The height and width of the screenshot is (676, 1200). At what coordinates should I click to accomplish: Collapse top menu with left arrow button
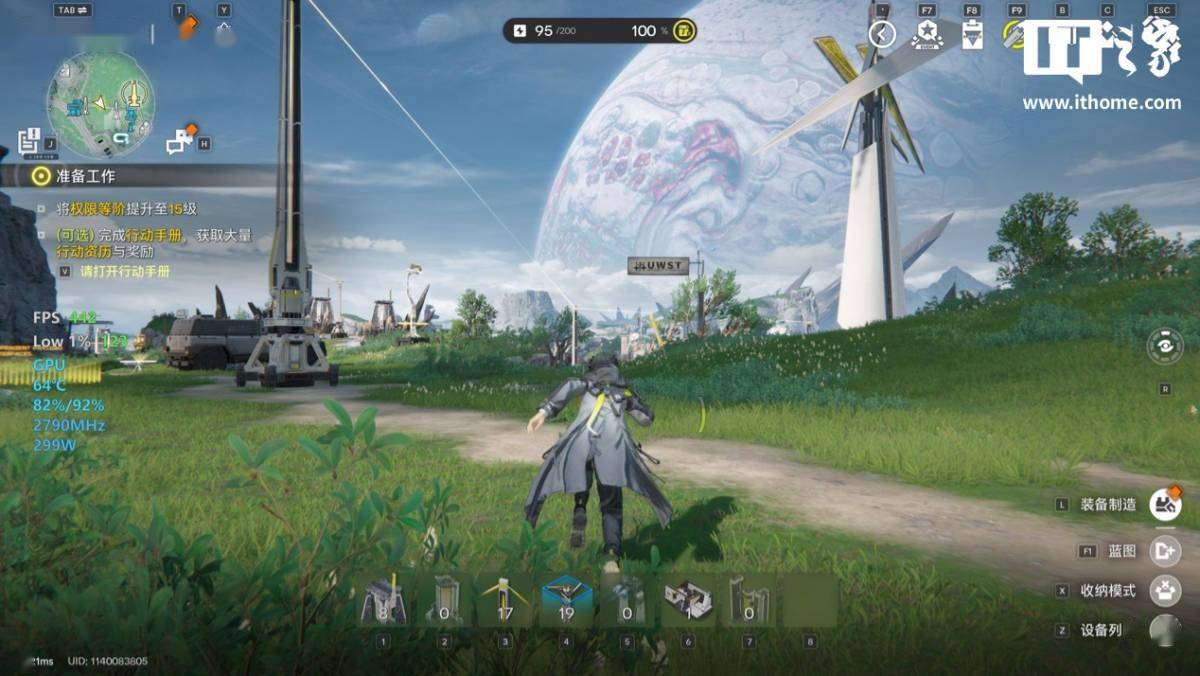881,35
